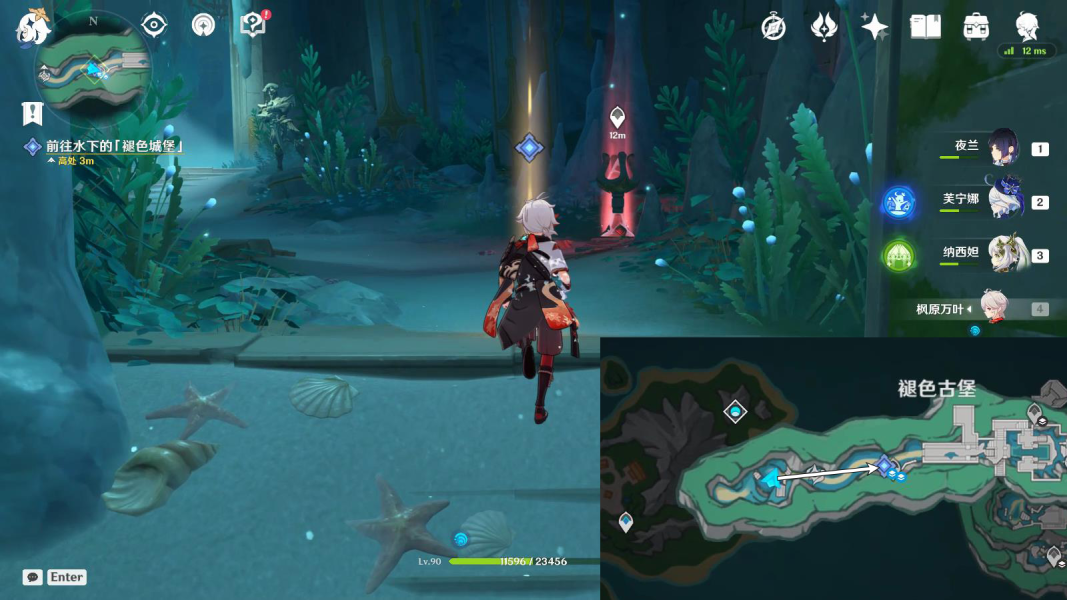The image size is (1067, 600).
Task: Activate the eye-shaped elemental sight icon
Action: (x=154, y=24)
